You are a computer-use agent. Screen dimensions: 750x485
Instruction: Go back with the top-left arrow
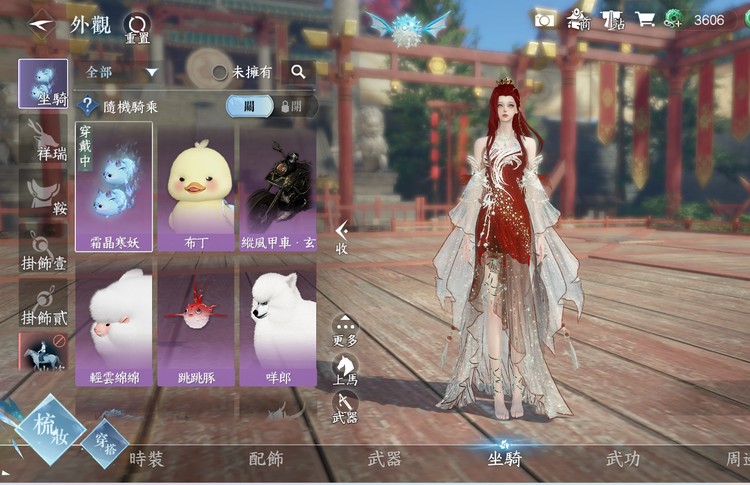[41, 22]
